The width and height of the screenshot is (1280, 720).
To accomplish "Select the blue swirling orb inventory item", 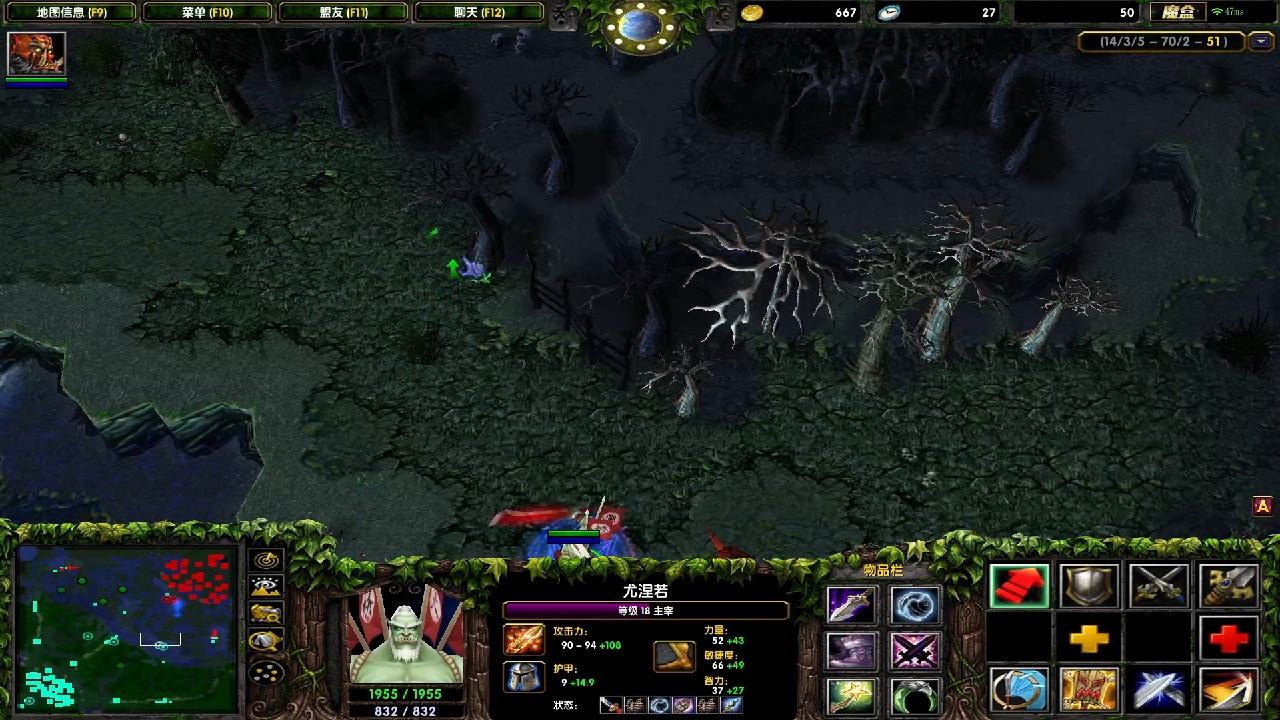I will click(x=915, y=606).
